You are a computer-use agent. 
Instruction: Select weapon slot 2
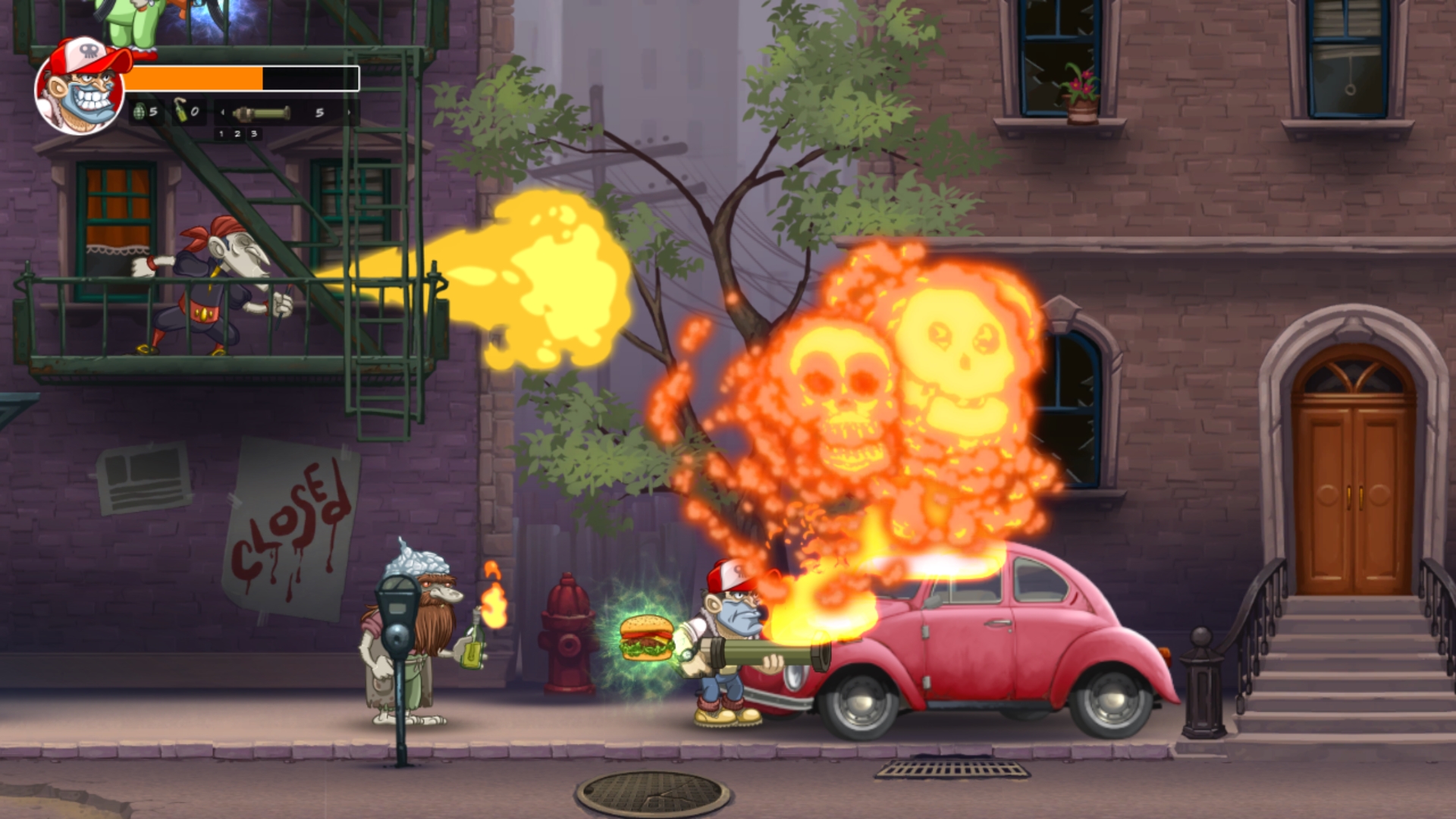click(x=238, y=135)
